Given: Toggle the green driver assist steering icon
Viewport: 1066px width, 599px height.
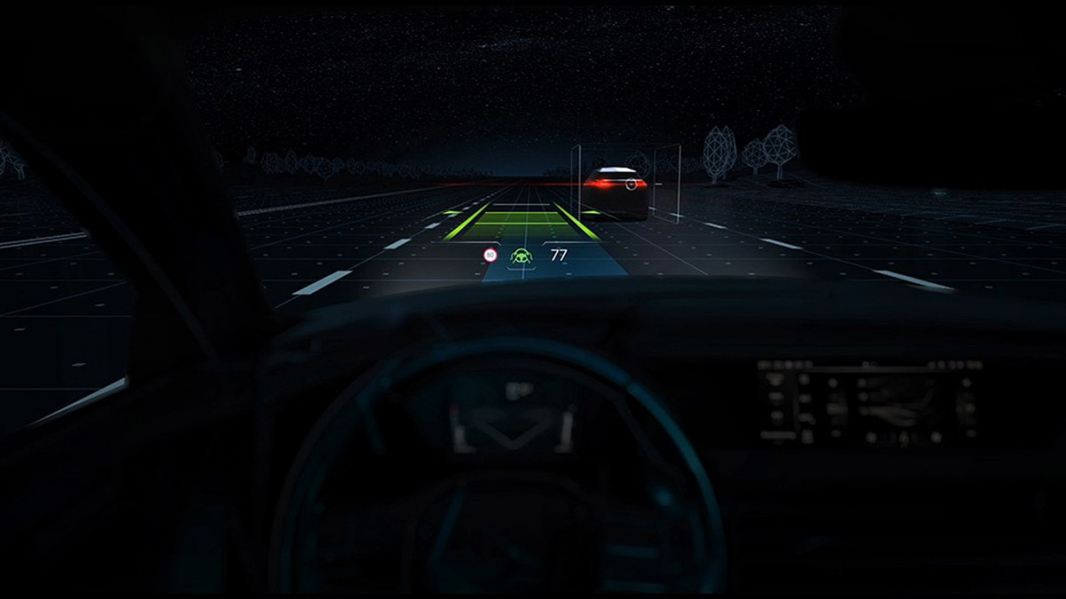Looking at the screenshot, I should tap(521, 256).
